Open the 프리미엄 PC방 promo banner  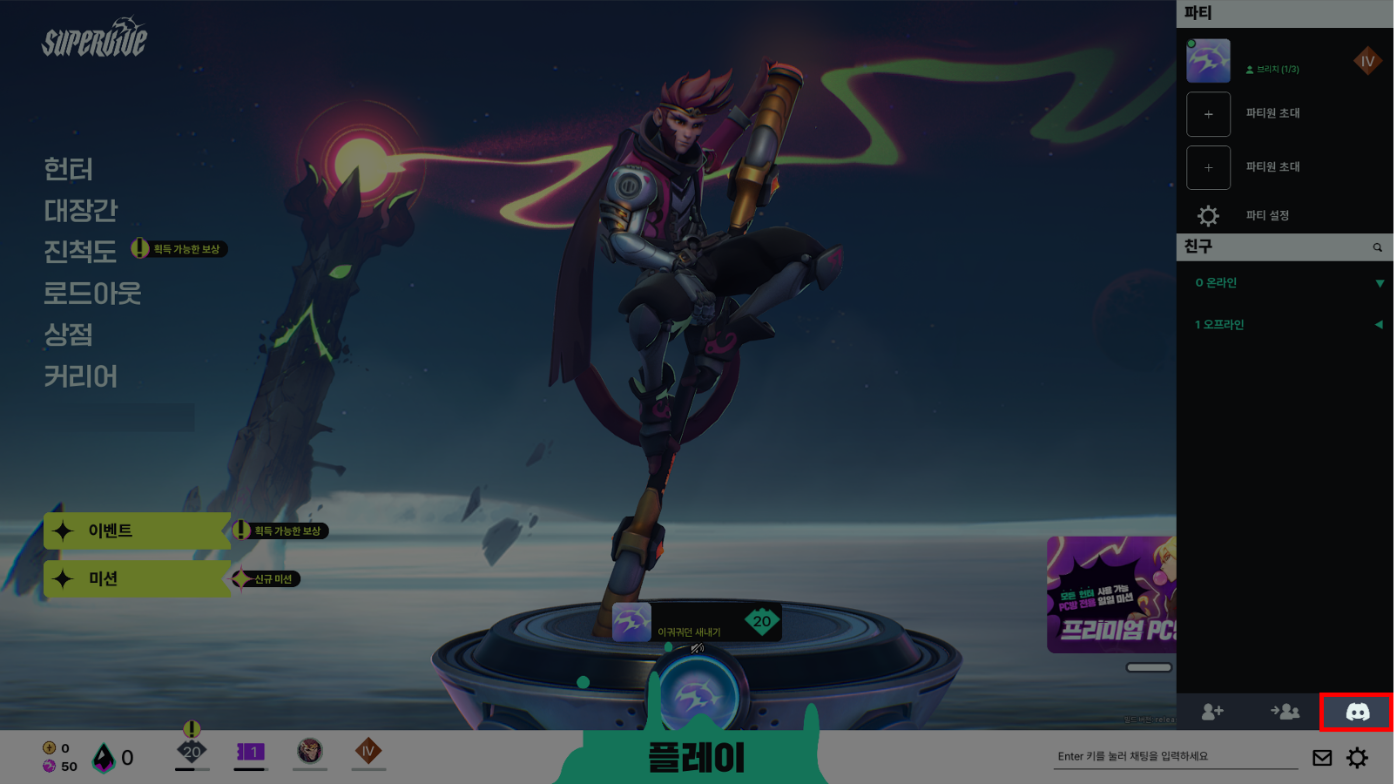[1111, 594]
